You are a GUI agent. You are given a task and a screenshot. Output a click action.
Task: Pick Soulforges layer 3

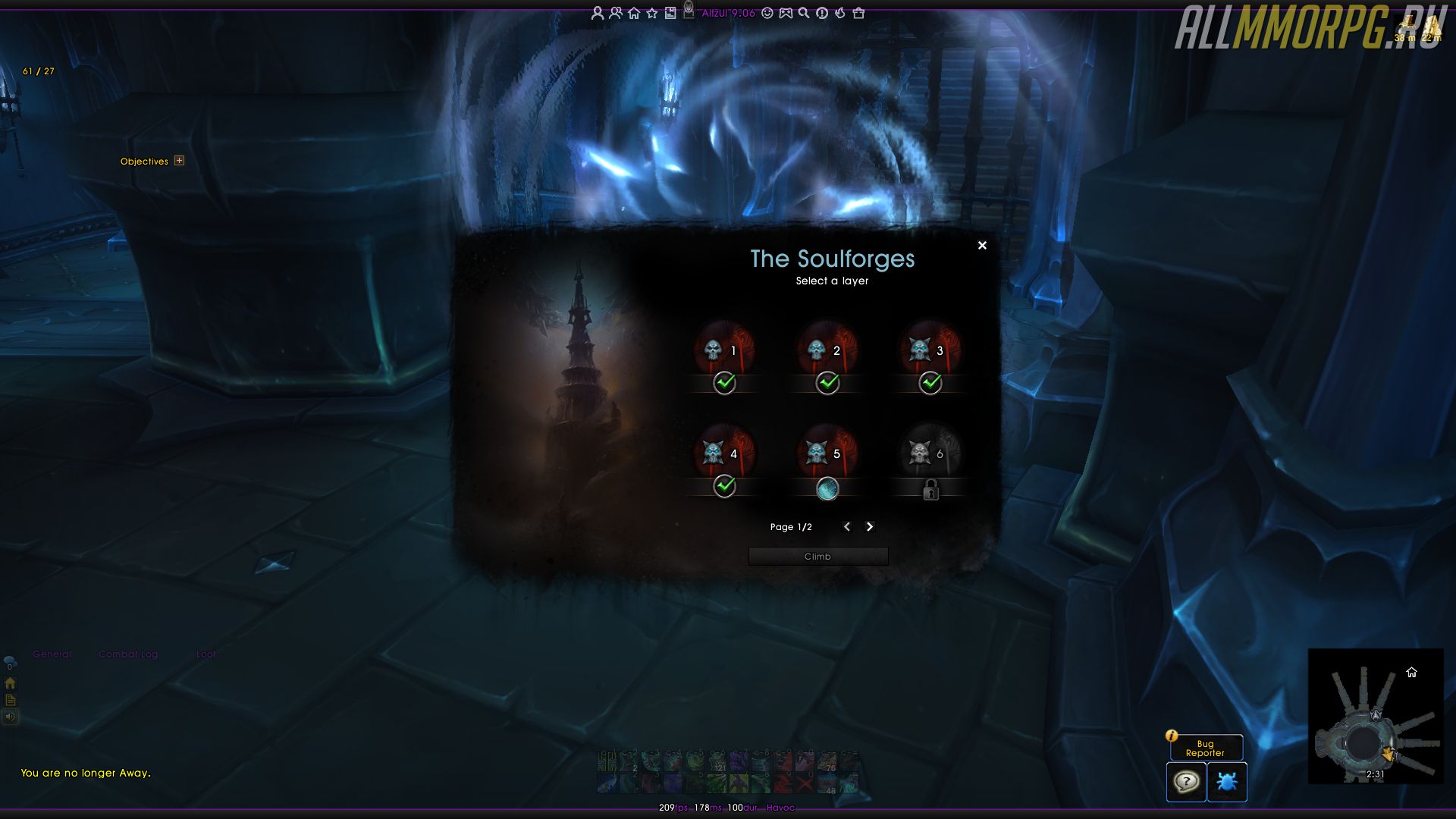click(930, 350)
